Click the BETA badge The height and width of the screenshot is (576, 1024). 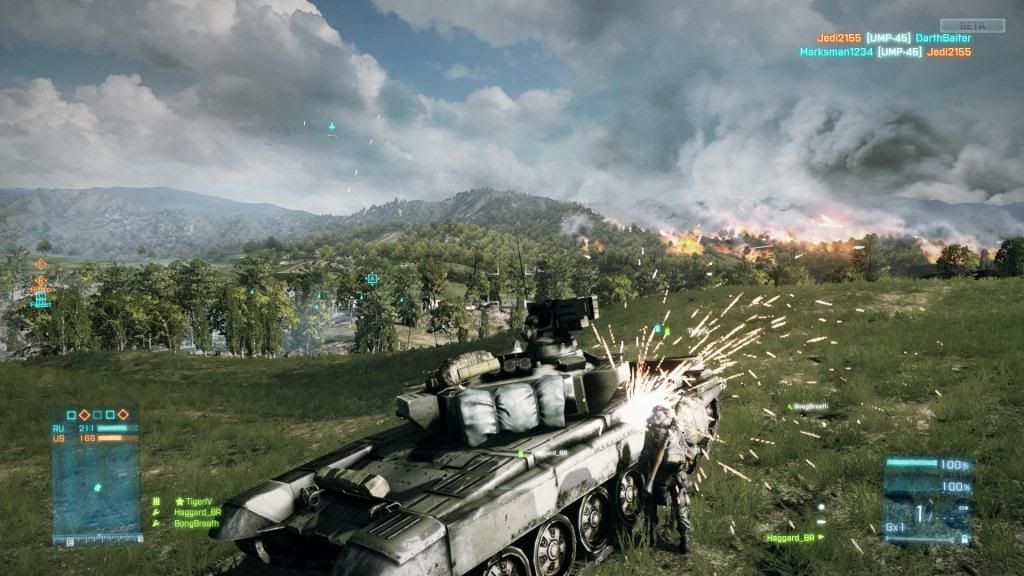pyautogui.click(x=957, y=25)
